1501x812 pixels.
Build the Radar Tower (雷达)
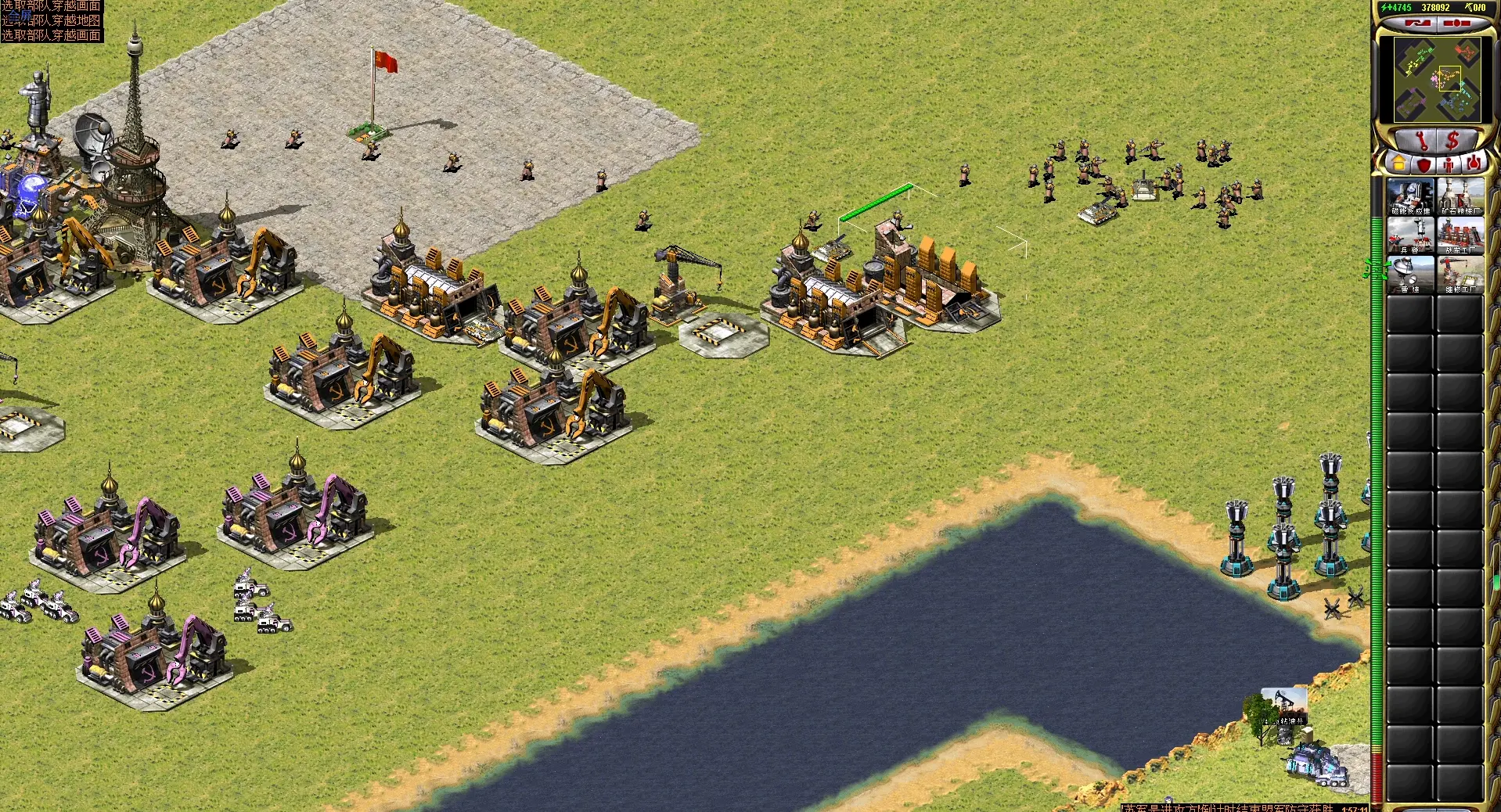1410,275
